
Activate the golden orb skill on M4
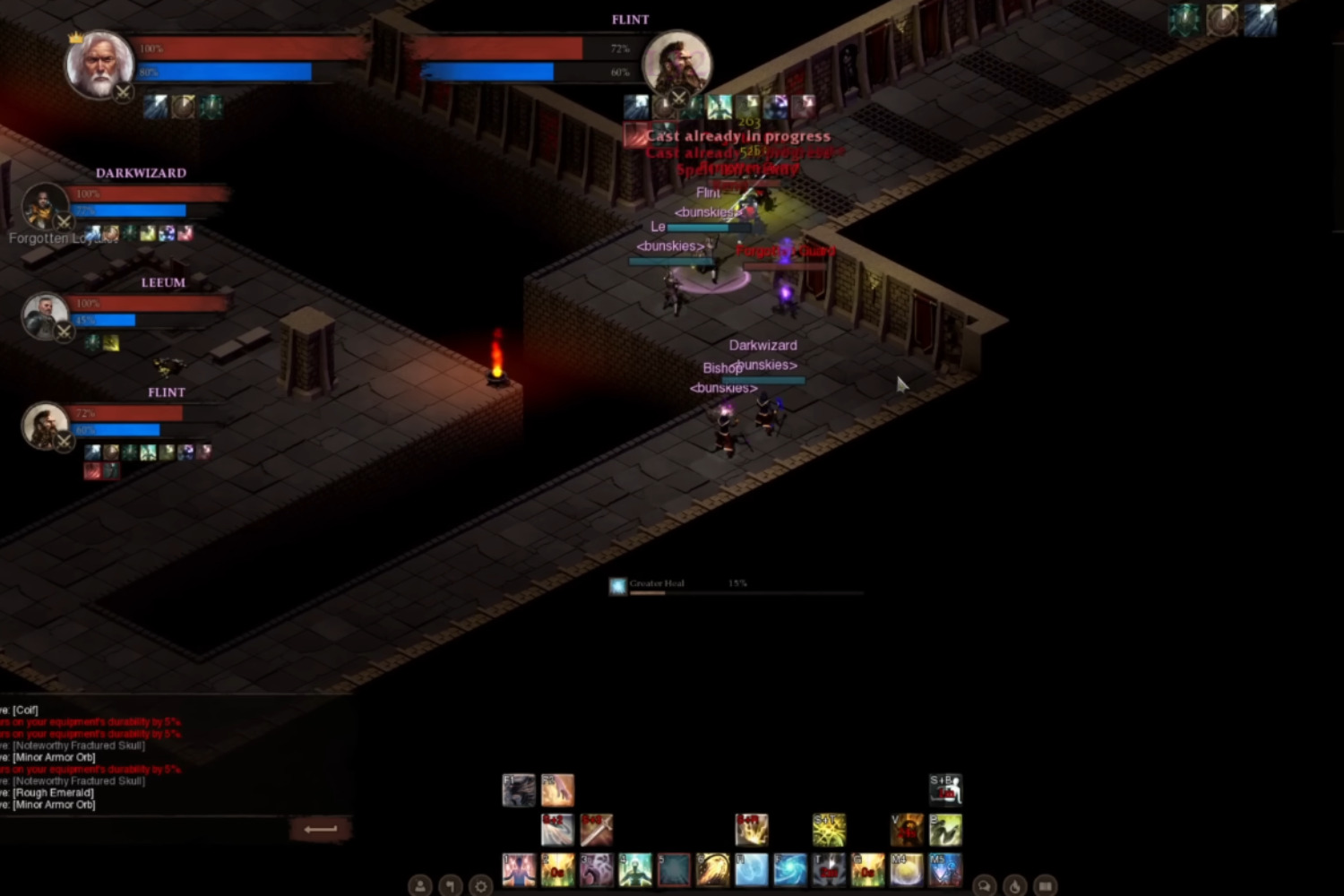pyautogui.click(x=906, y=869)
